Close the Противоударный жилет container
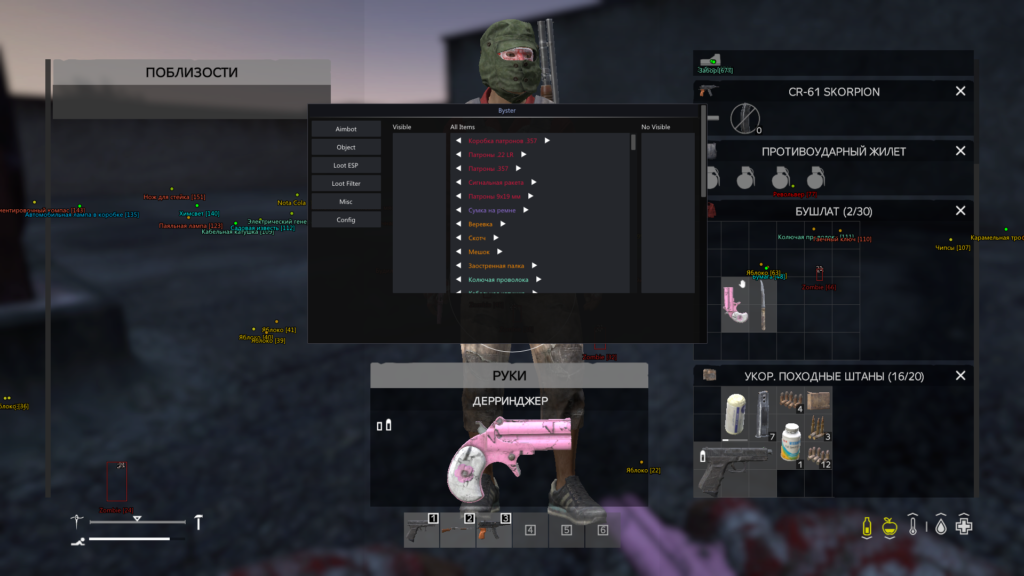The height and width of the screenshot is (576, 1024). pos(960,151)
